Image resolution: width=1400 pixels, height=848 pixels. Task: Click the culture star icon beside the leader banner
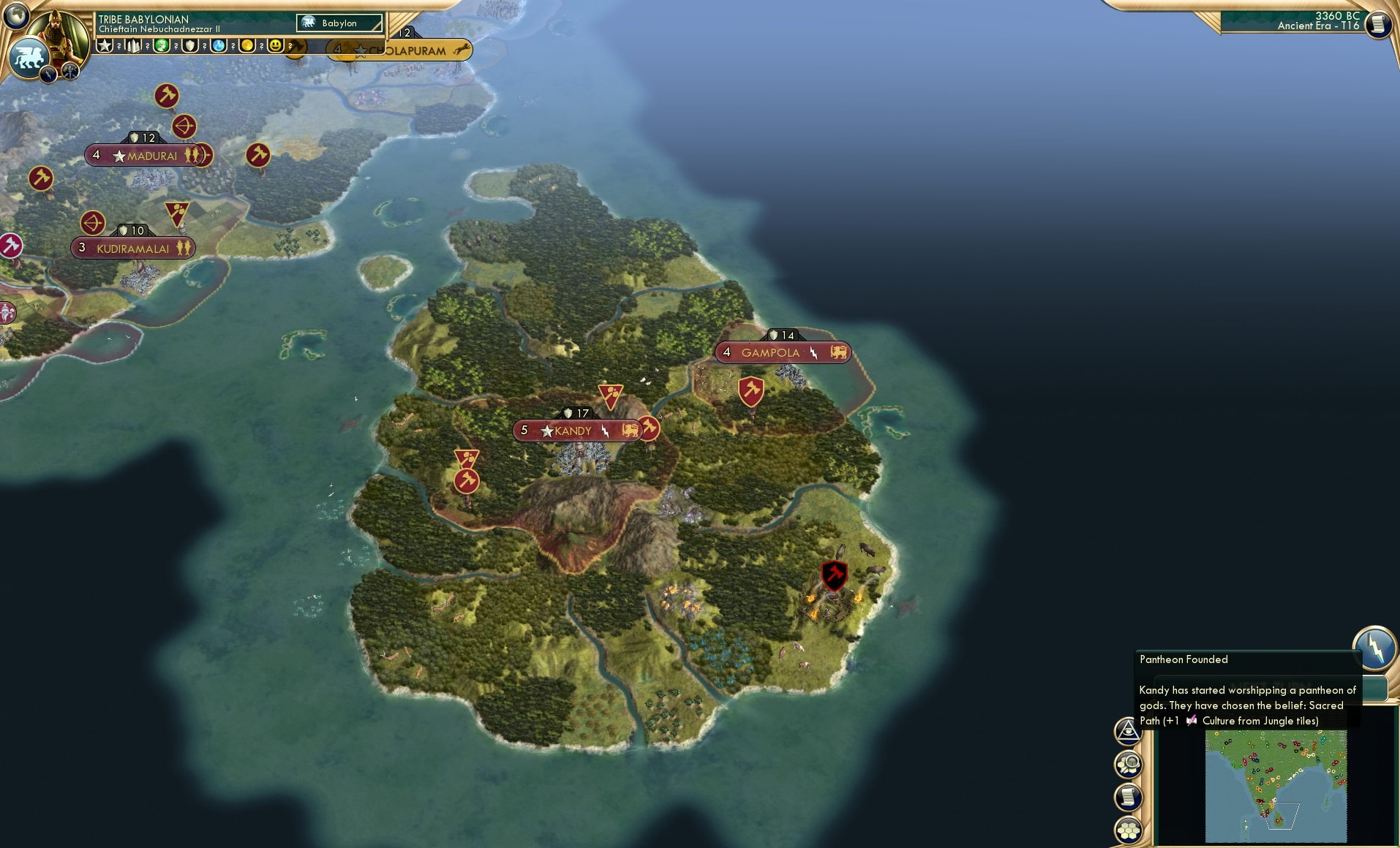pyautogui.click(x=104, y=45)
